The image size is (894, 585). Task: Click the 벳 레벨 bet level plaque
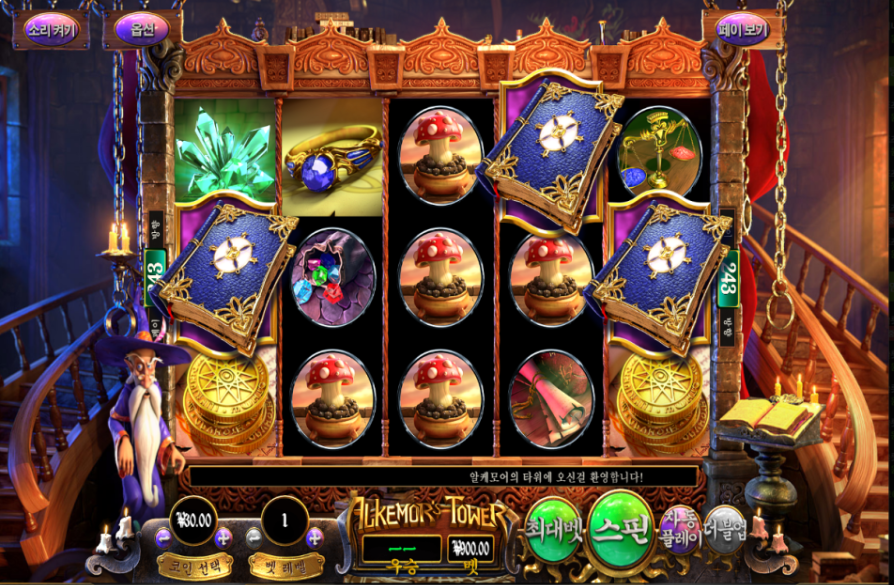click(285, 564)
